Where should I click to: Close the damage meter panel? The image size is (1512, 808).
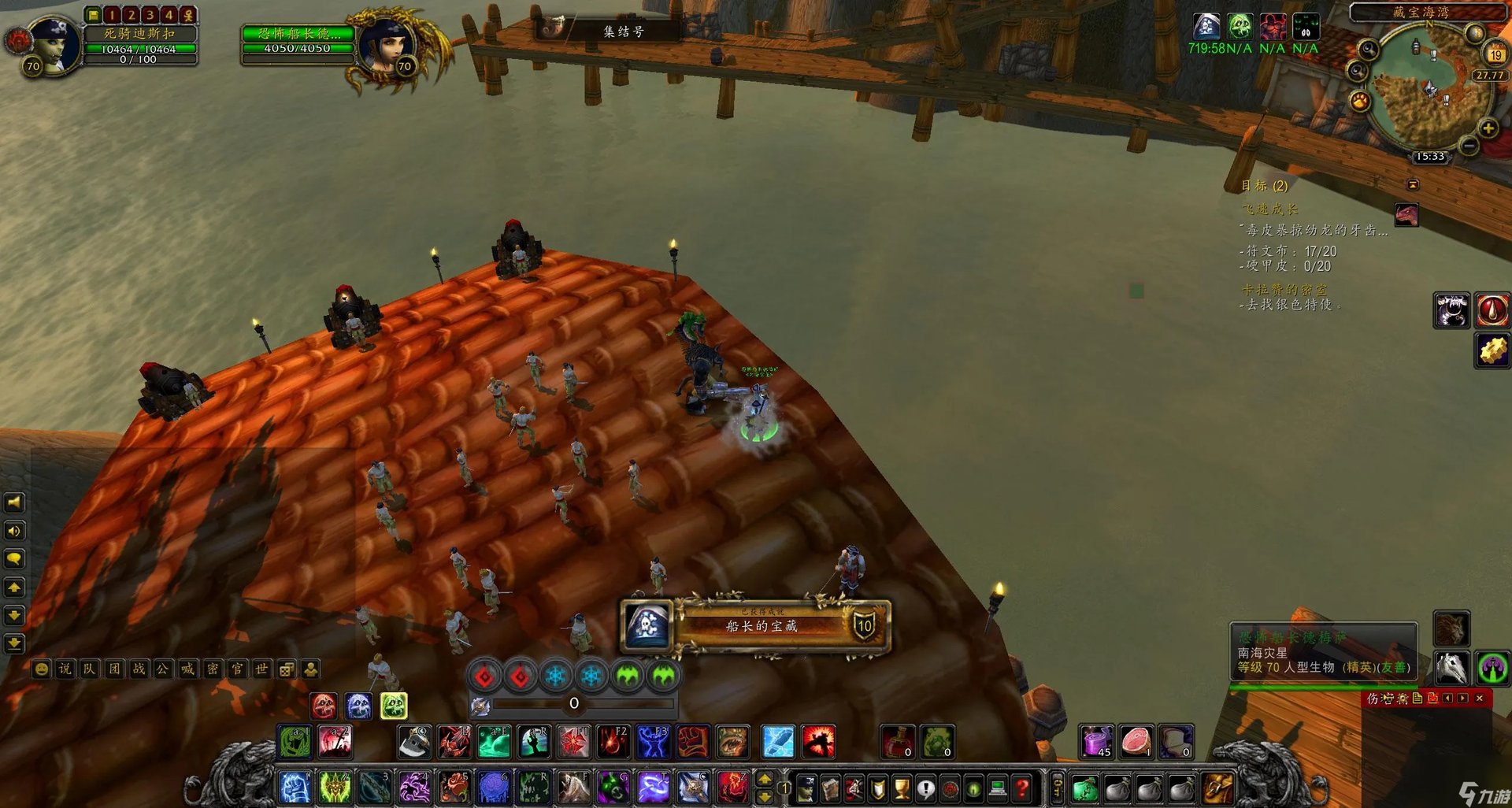pyautogui.click(x=1479, y=698)
